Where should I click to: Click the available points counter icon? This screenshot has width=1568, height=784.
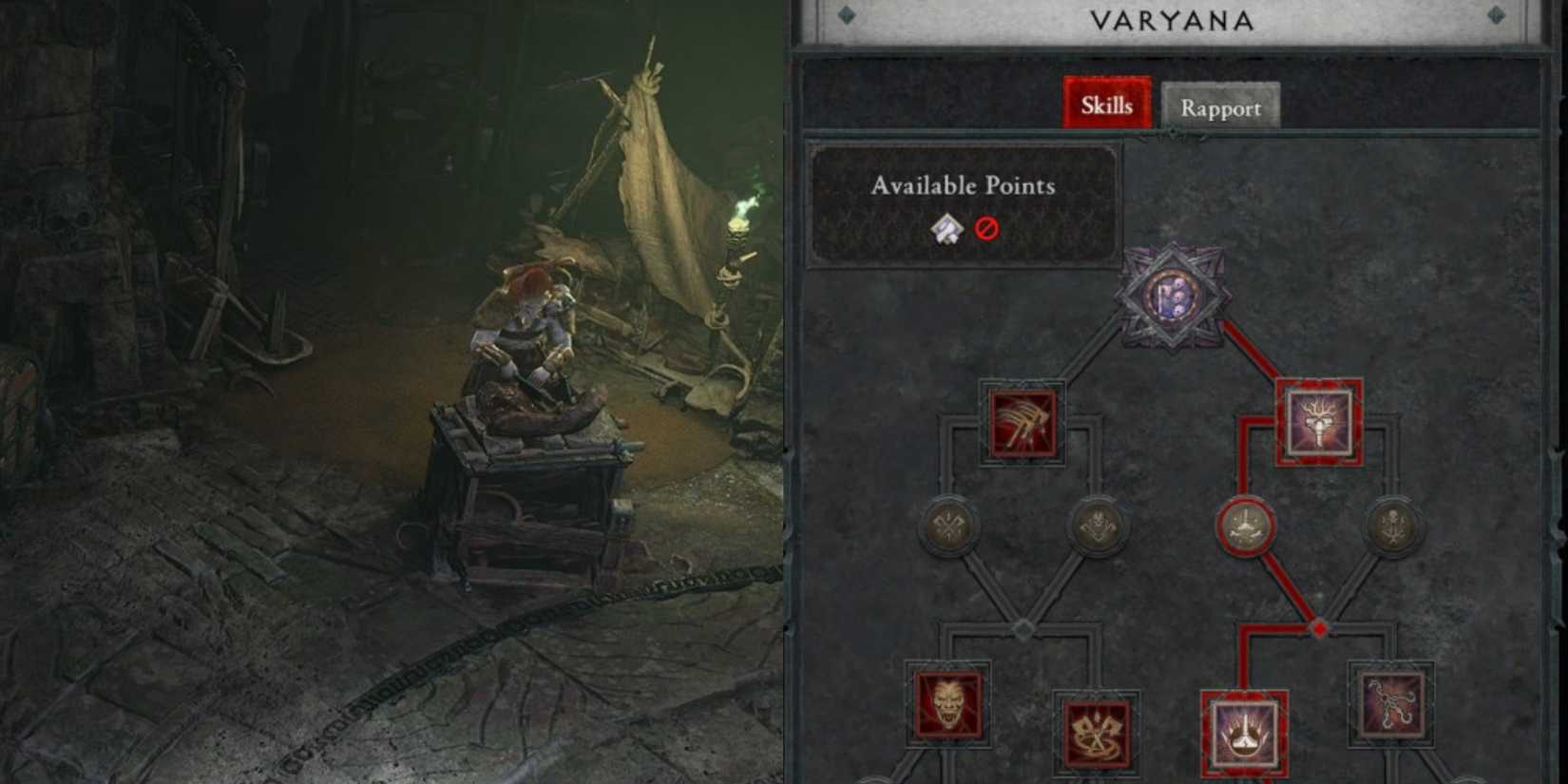coord(948,227)
